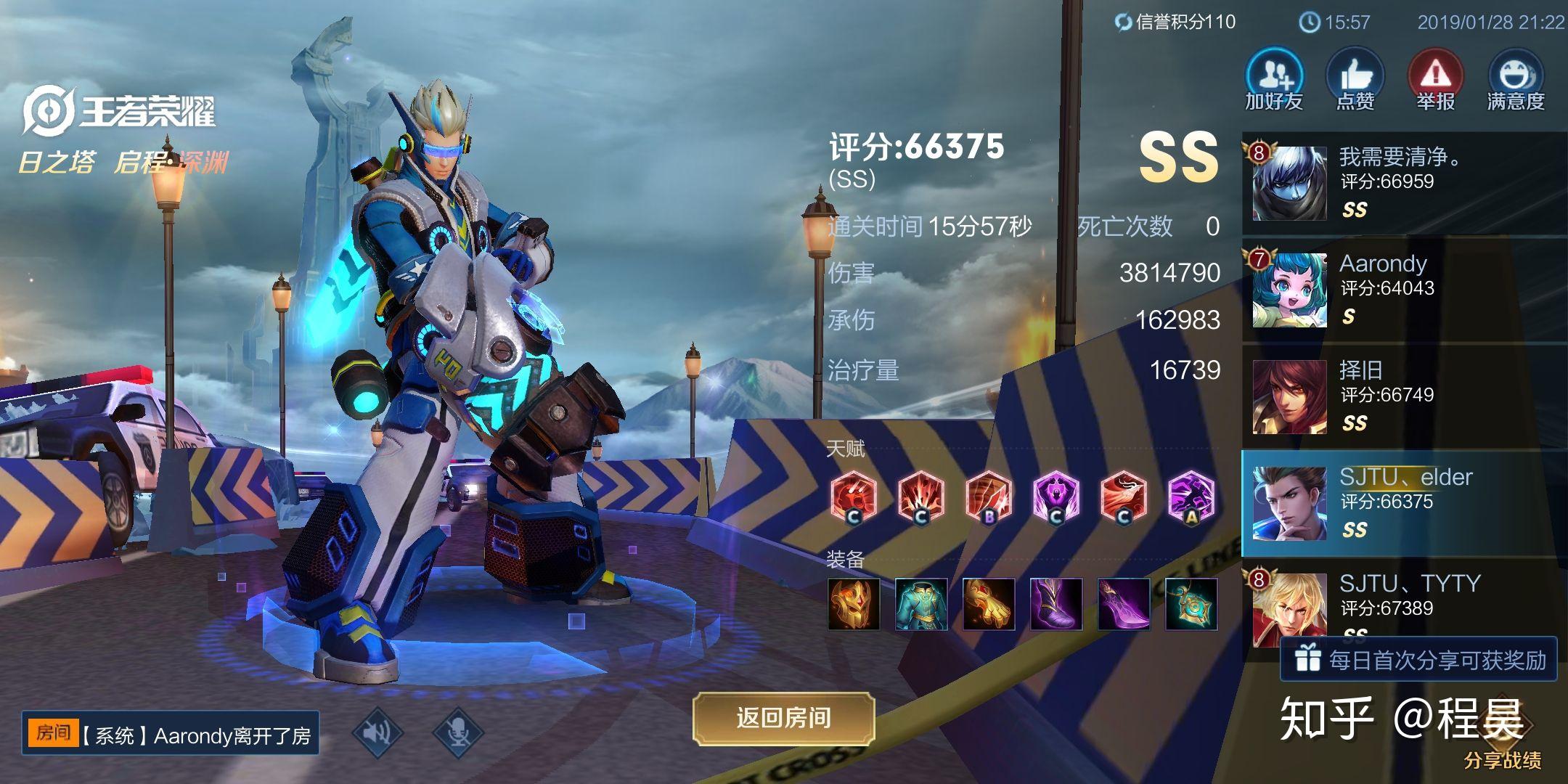
Task: Select the SJTU、elder player row
Action: (1405, 503)
